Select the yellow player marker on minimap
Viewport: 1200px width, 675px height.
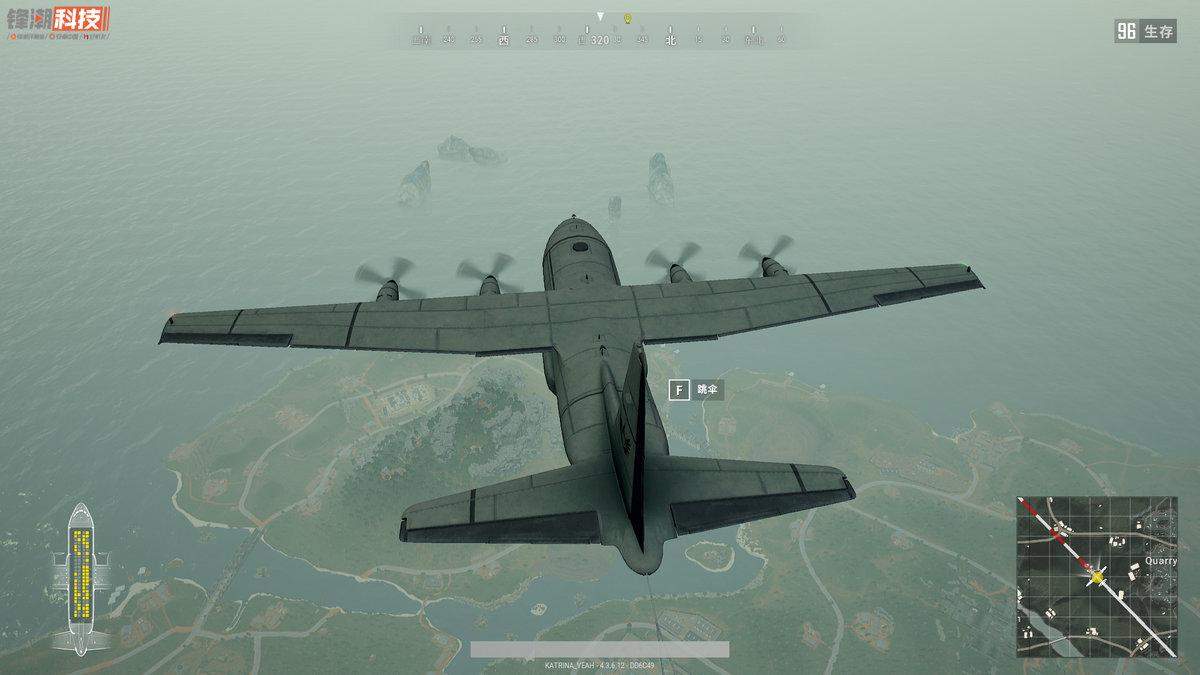point(1097,576)
